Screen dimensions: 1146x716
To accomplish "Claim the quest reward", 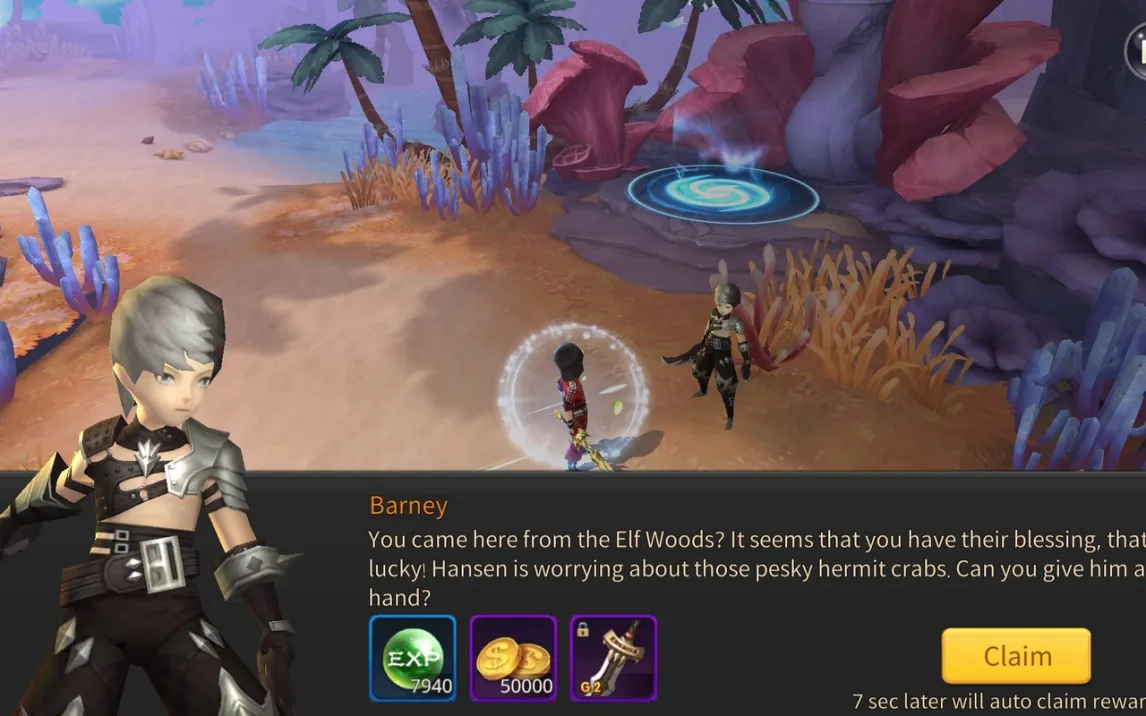I will pyautogui.click(x=1016, y=656).
